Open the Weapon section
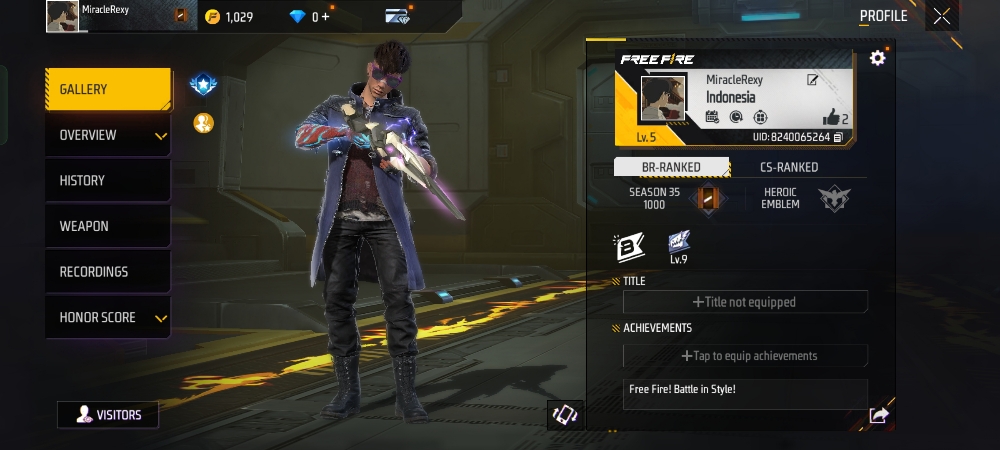The height and width of the screenshot is (450, 1000). (x=107, y=226)
